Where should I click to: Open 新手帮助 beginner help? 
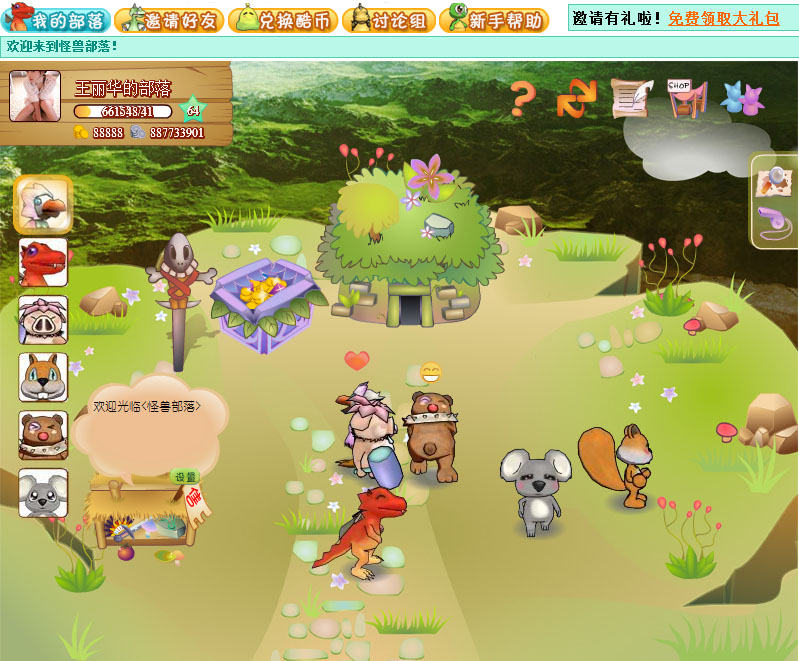(494, 19)
